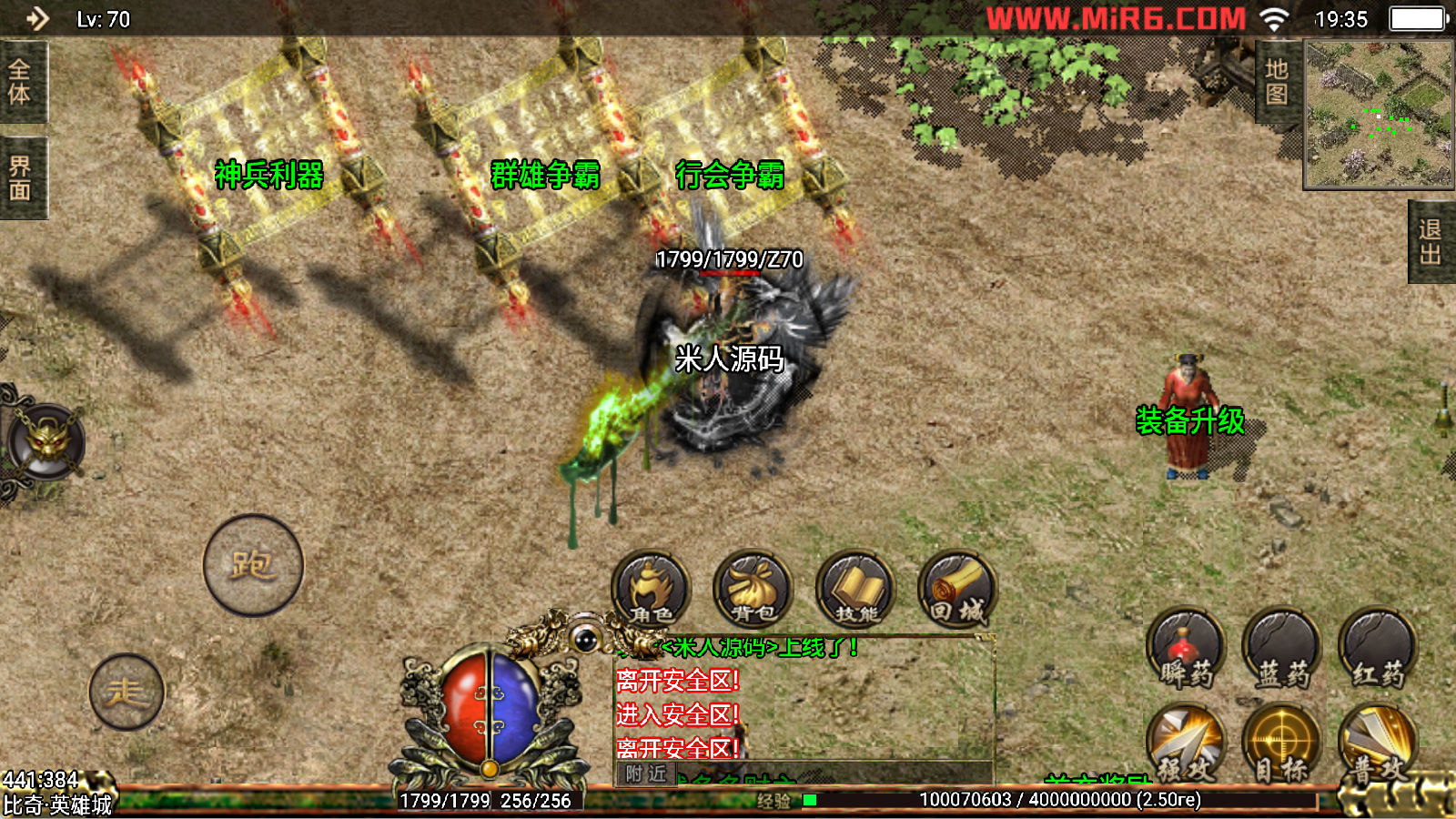
Task: Use the 蓝药 mana potion
Action: (x=1281, y=649)
